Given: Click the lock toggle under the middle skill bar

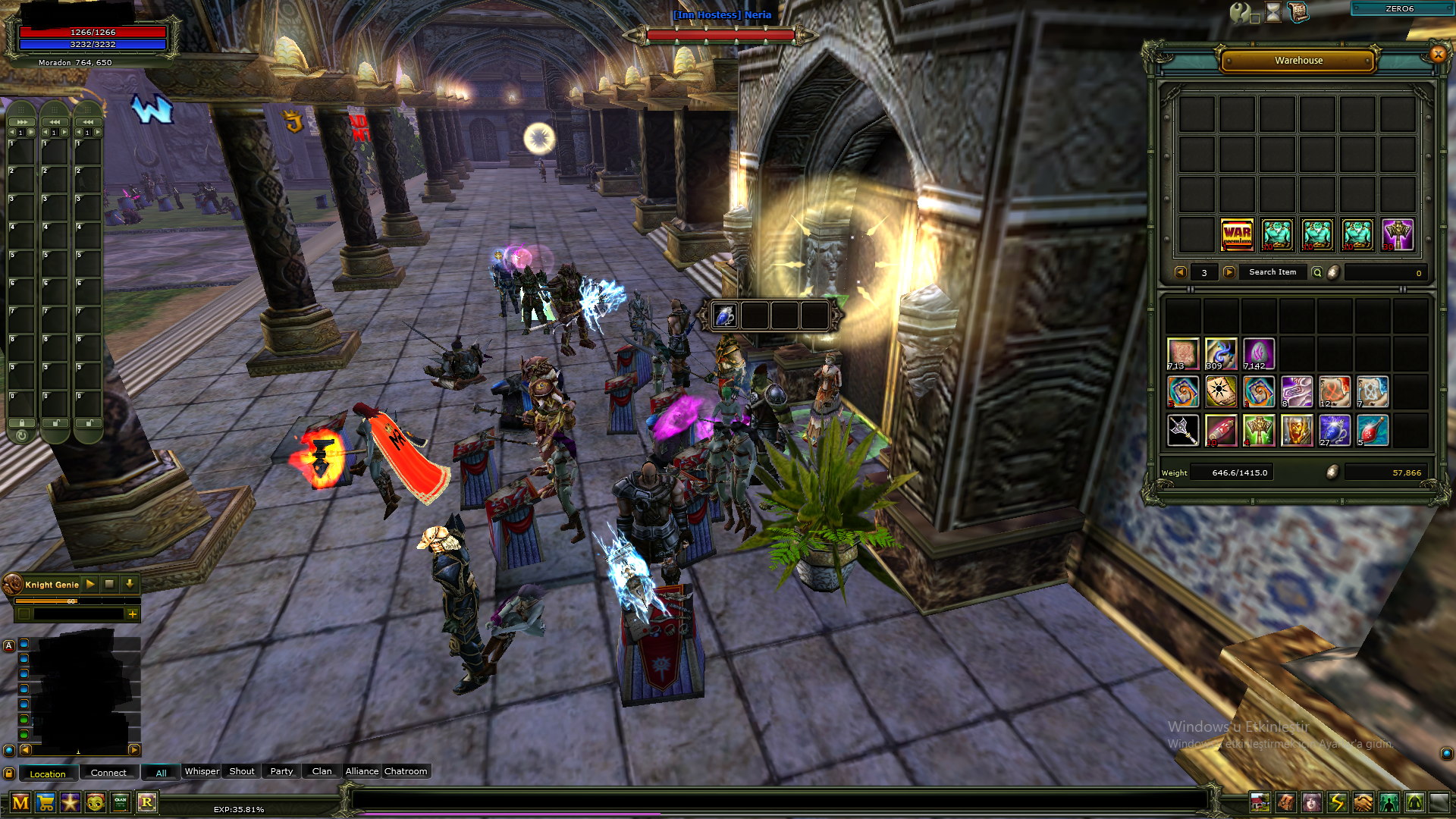Looking at the screenshot, I should click(x=55, y=422).
